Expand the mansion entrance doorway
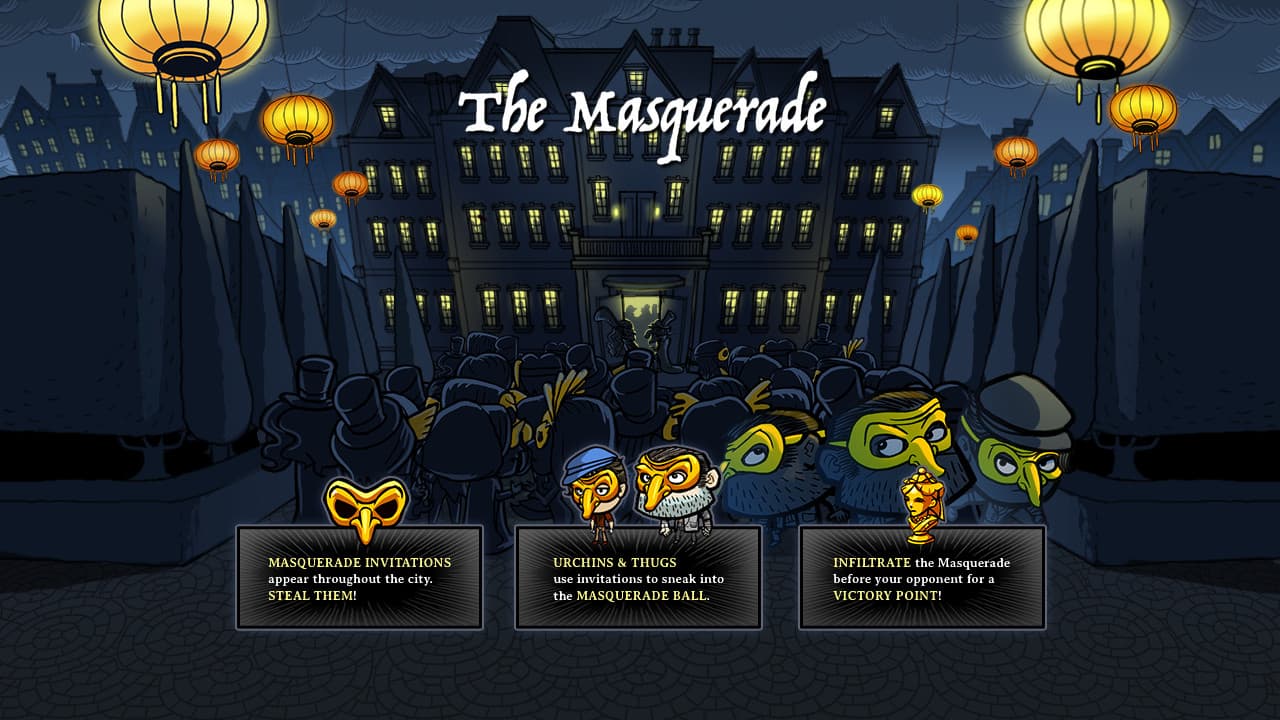1280x720 pixels. tap(637, 310)
